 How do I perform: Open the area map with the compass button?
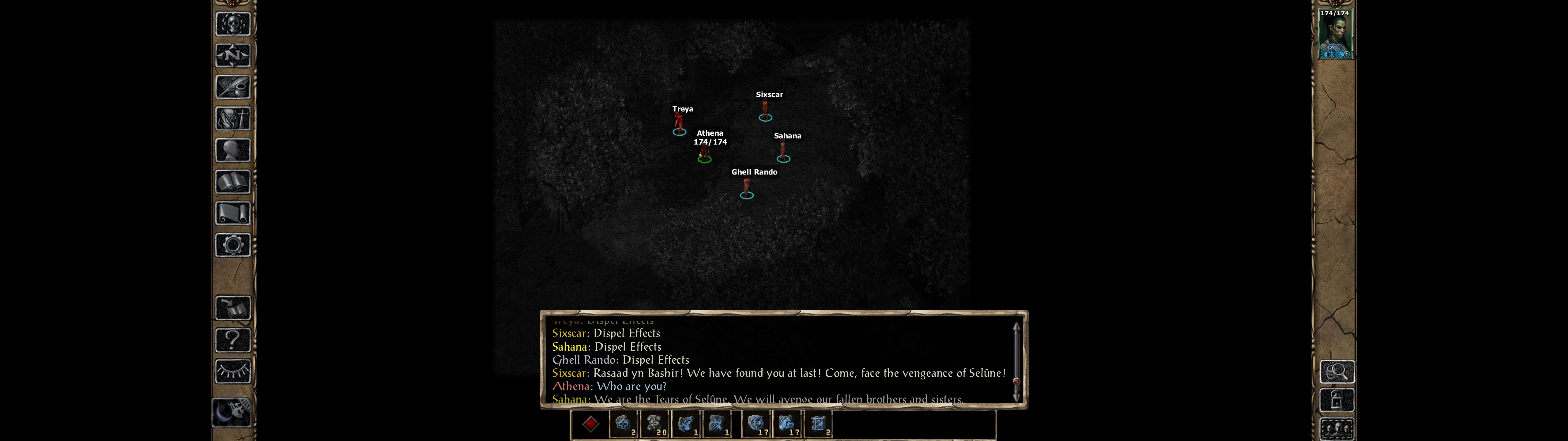click(233, 56)
